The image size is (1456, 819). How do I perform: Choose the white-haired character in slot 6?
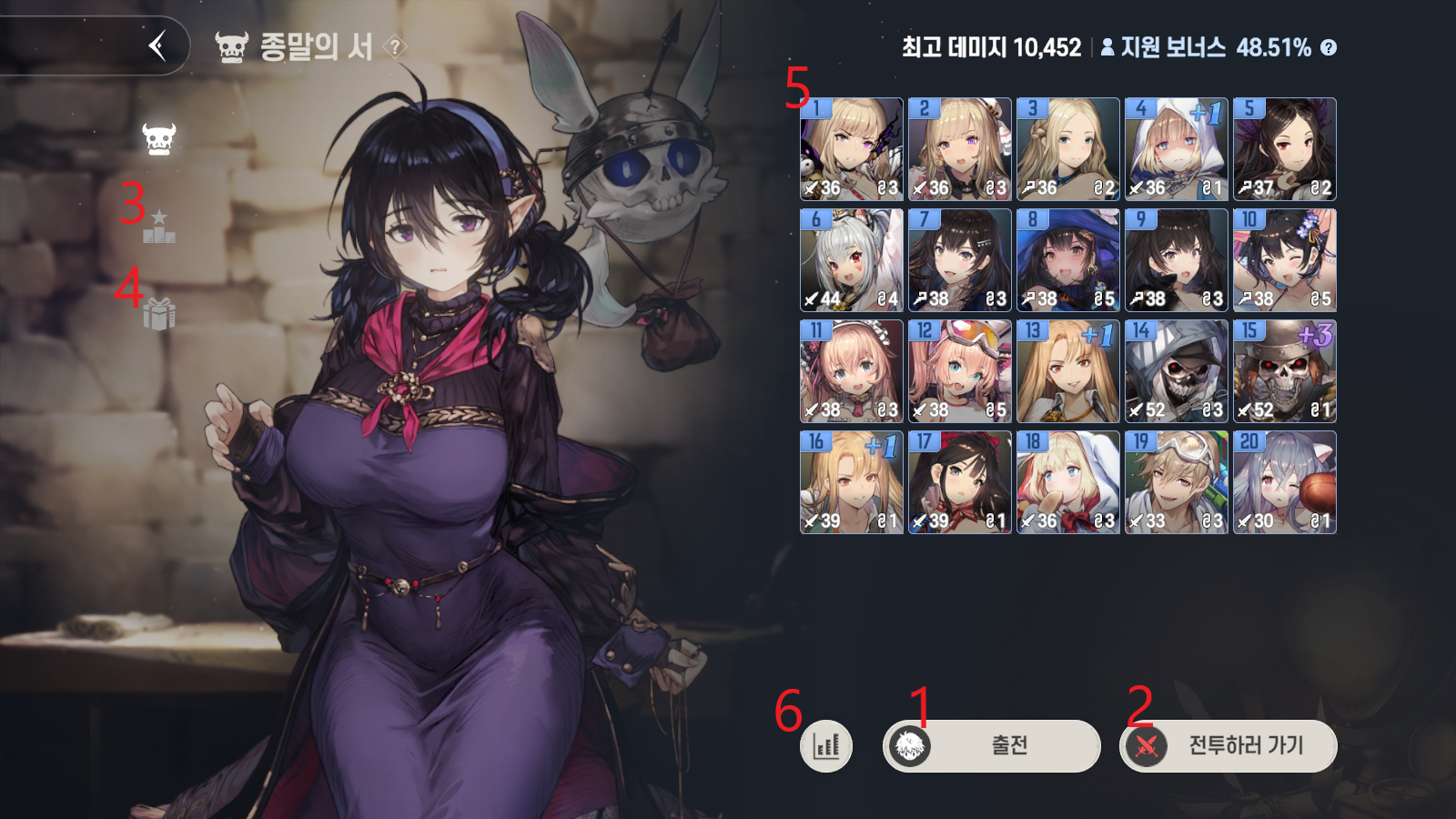pyautogui.click(x=850, y=260)
